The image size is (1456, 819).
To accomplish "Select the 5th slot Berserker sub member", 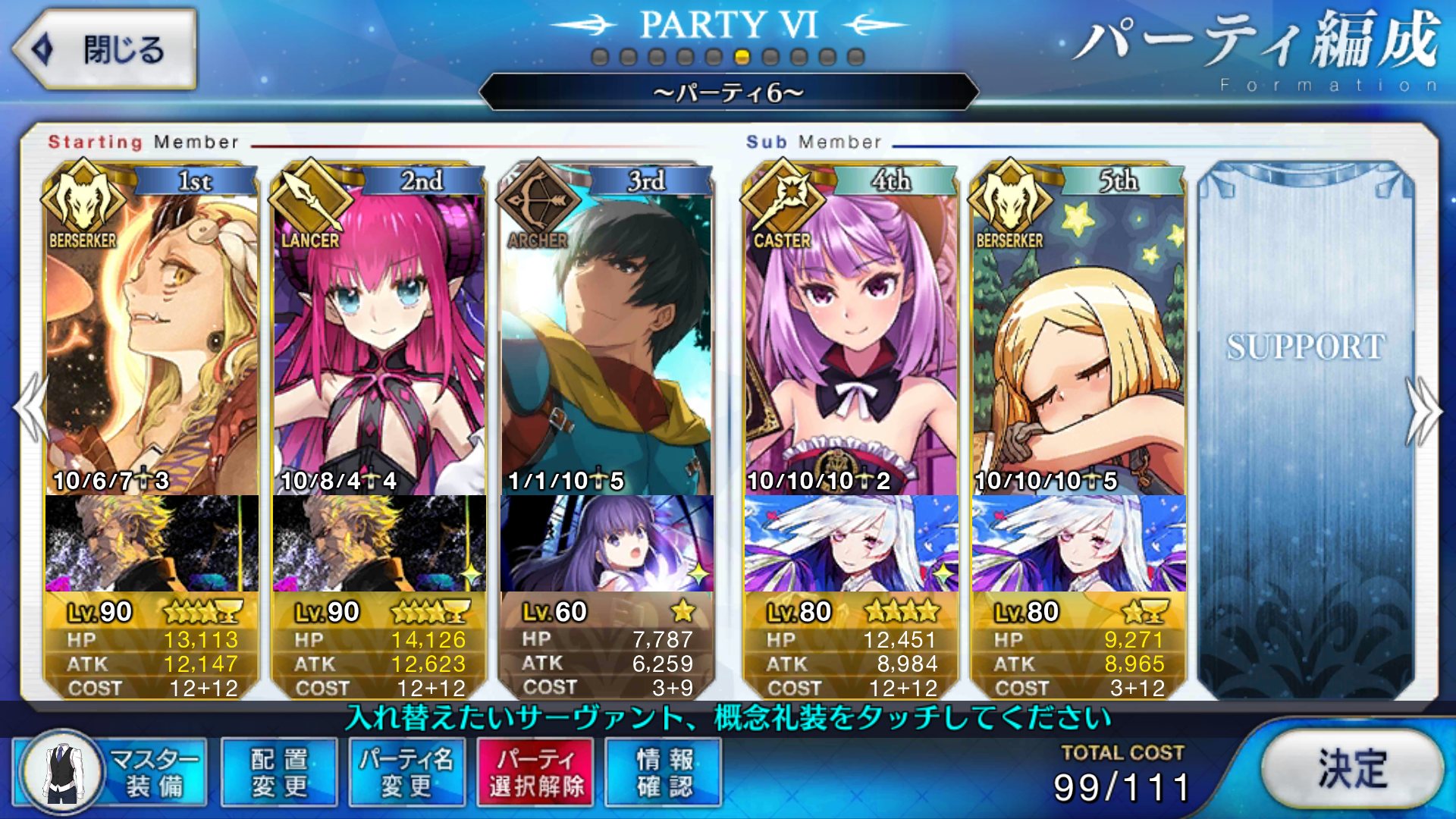I will coord(1078,341).
